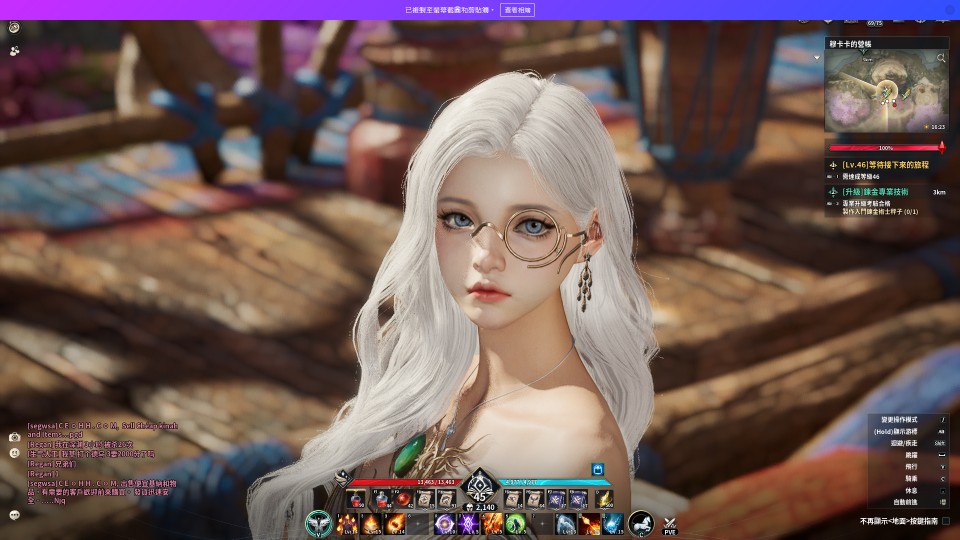
Task: Click the 查看指南 button in top banner
Action: (517, 9)
